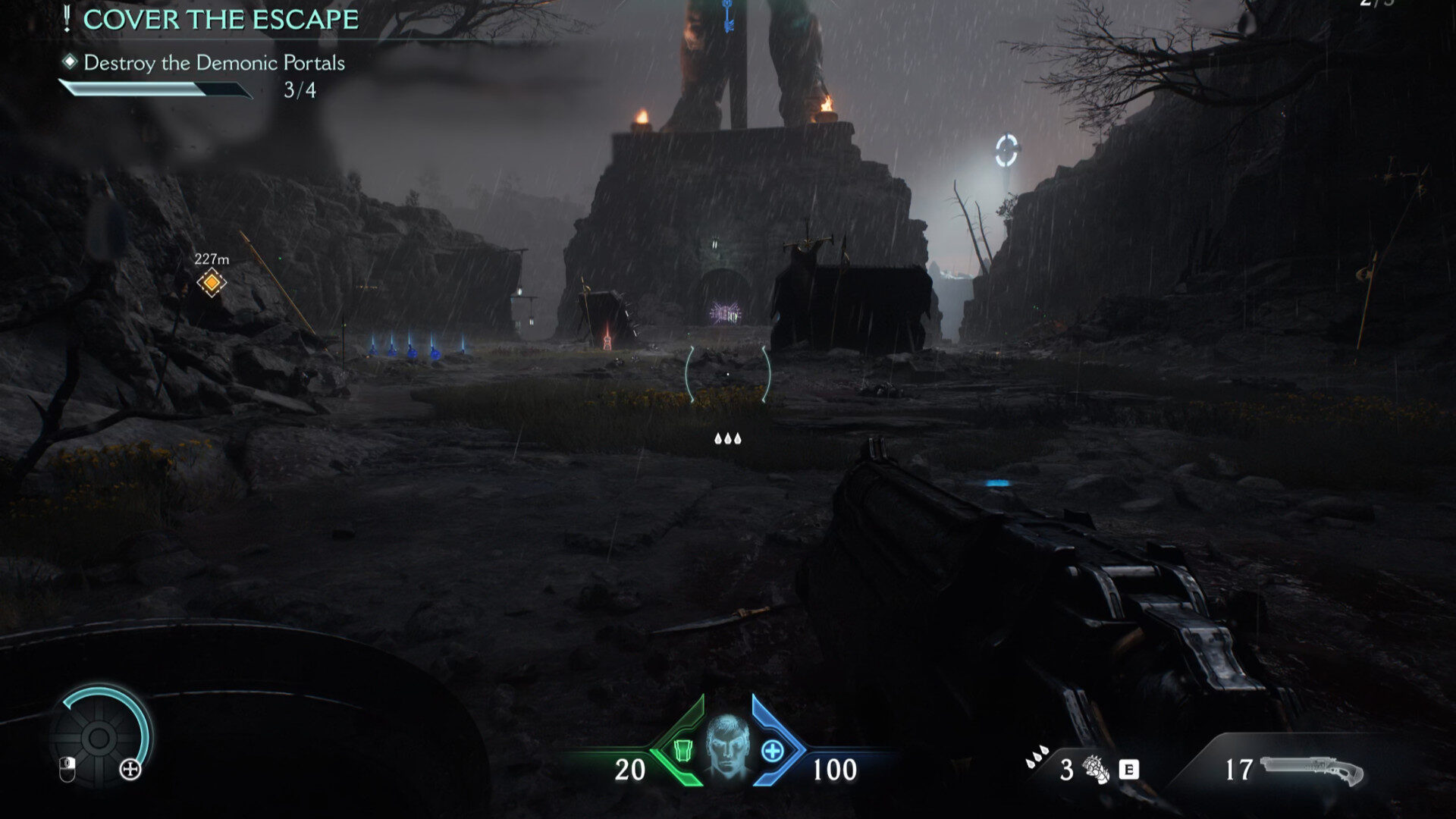This screenshot has height=819, width=1456.
Task: Click the circular portal target marker
Action: (x=1006, y=151)
